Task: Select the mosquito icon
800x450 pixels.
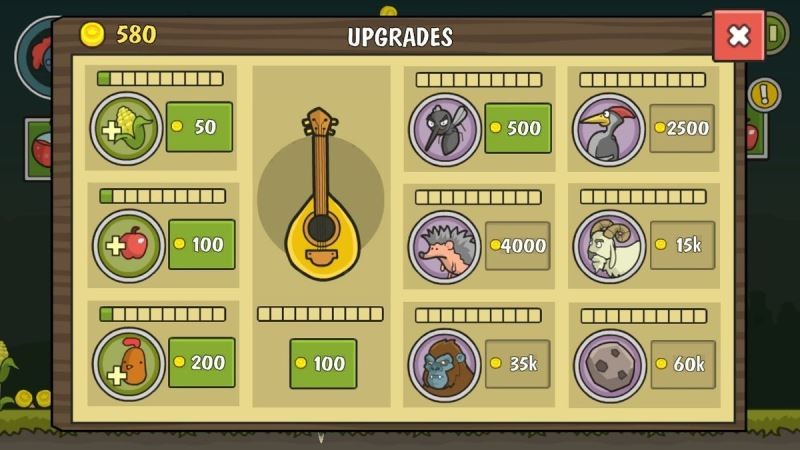Action: click(444, 129)
